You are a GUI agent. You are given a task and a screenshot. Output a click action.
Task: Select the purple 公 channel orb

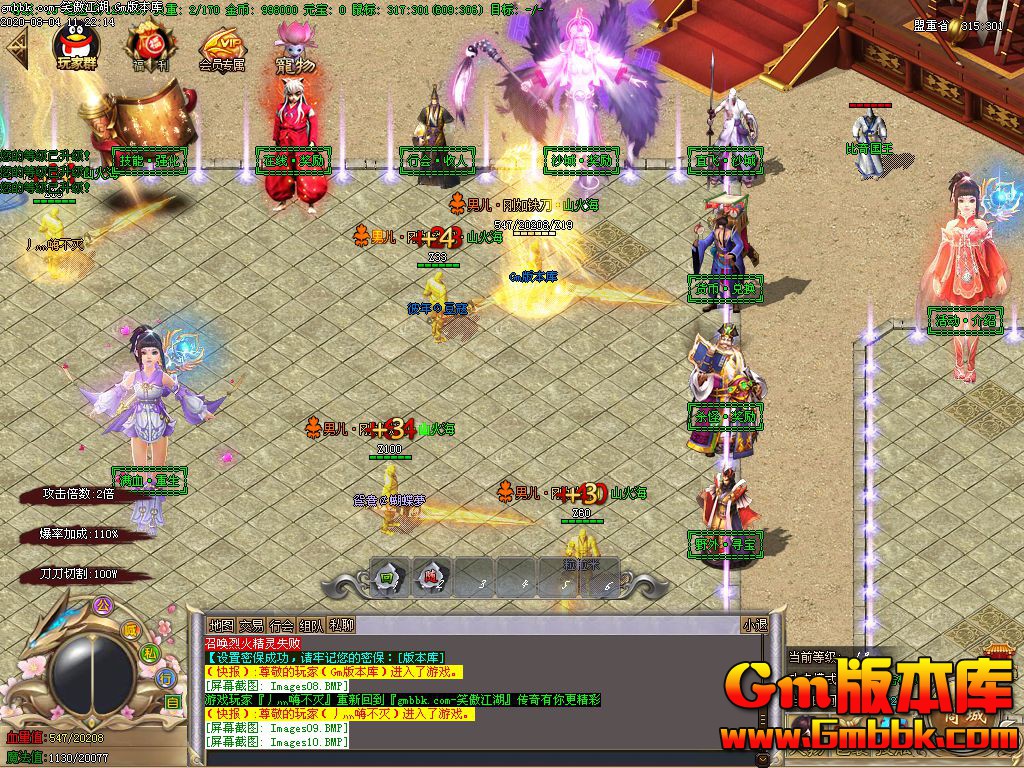(x=100, y=606)
